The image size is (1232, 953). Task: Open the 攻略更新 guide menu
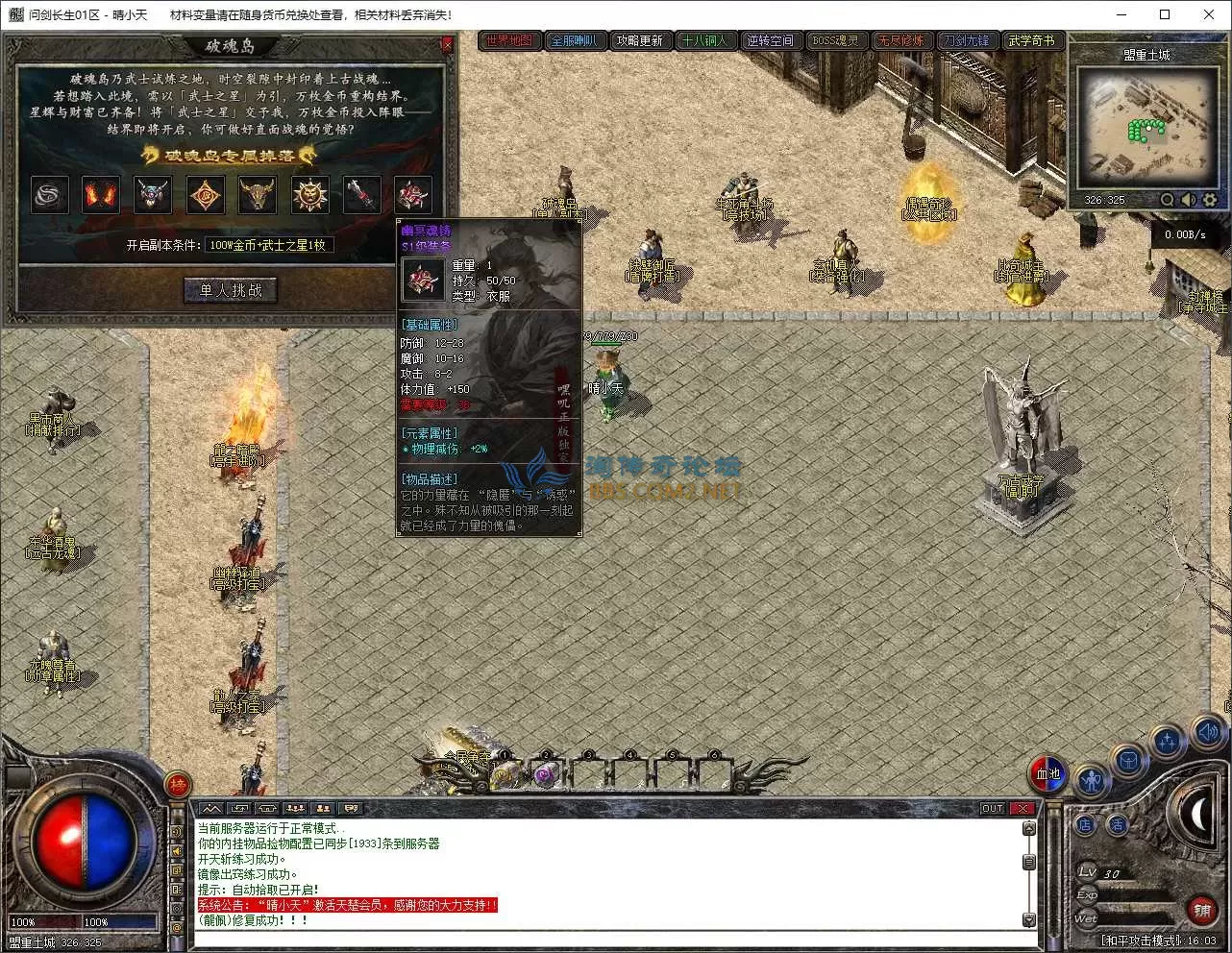[x=639, y=40]
